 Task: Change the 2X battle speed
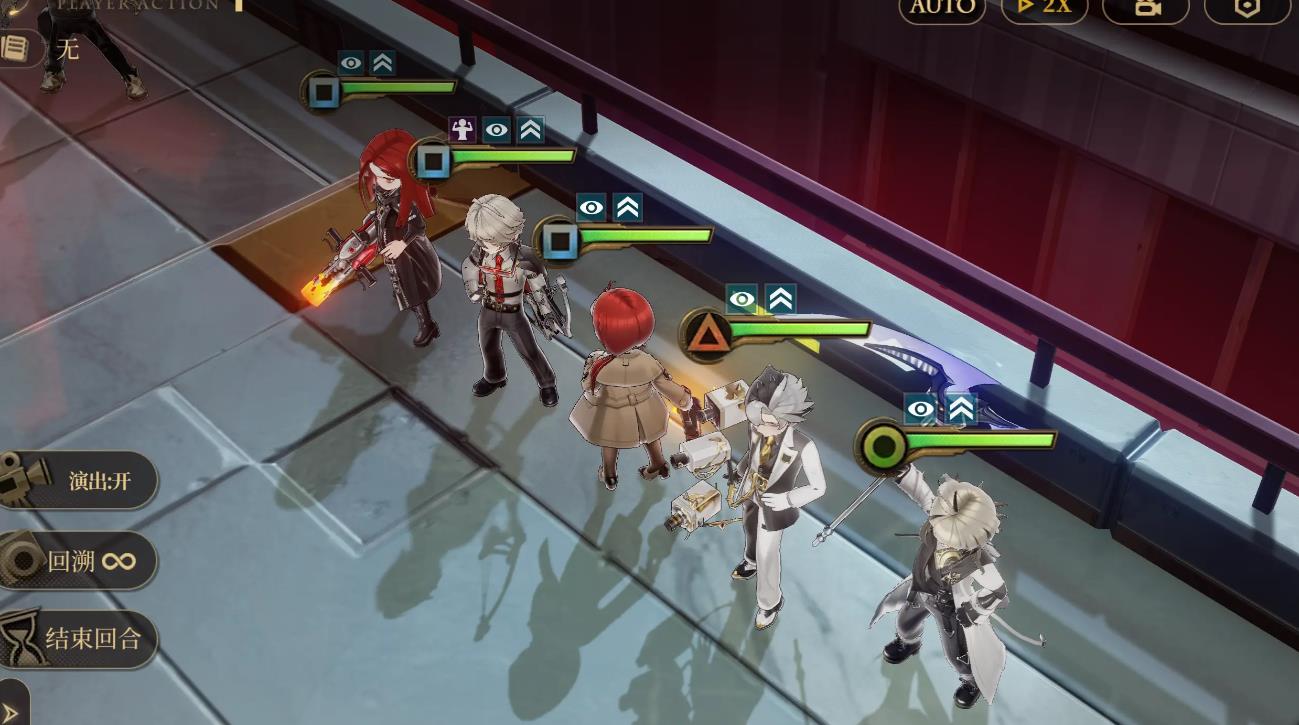click(x=1044, y=8)
